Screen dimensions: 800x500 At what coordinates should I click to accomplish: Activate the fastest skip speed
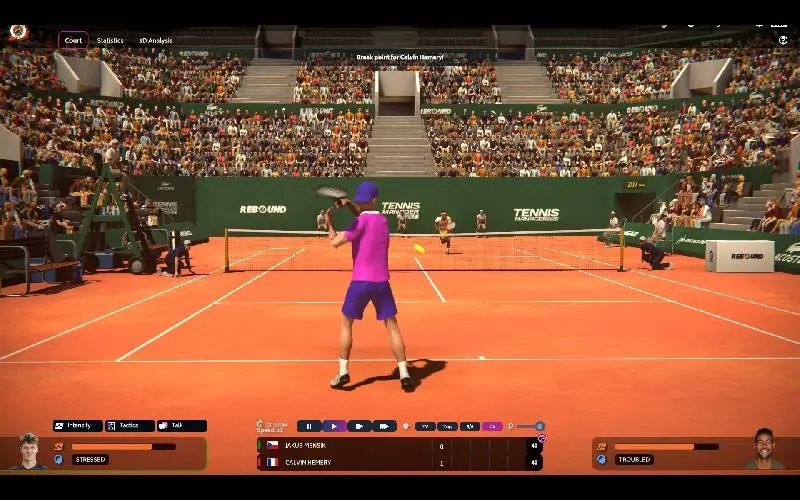[x=384, y=426]
